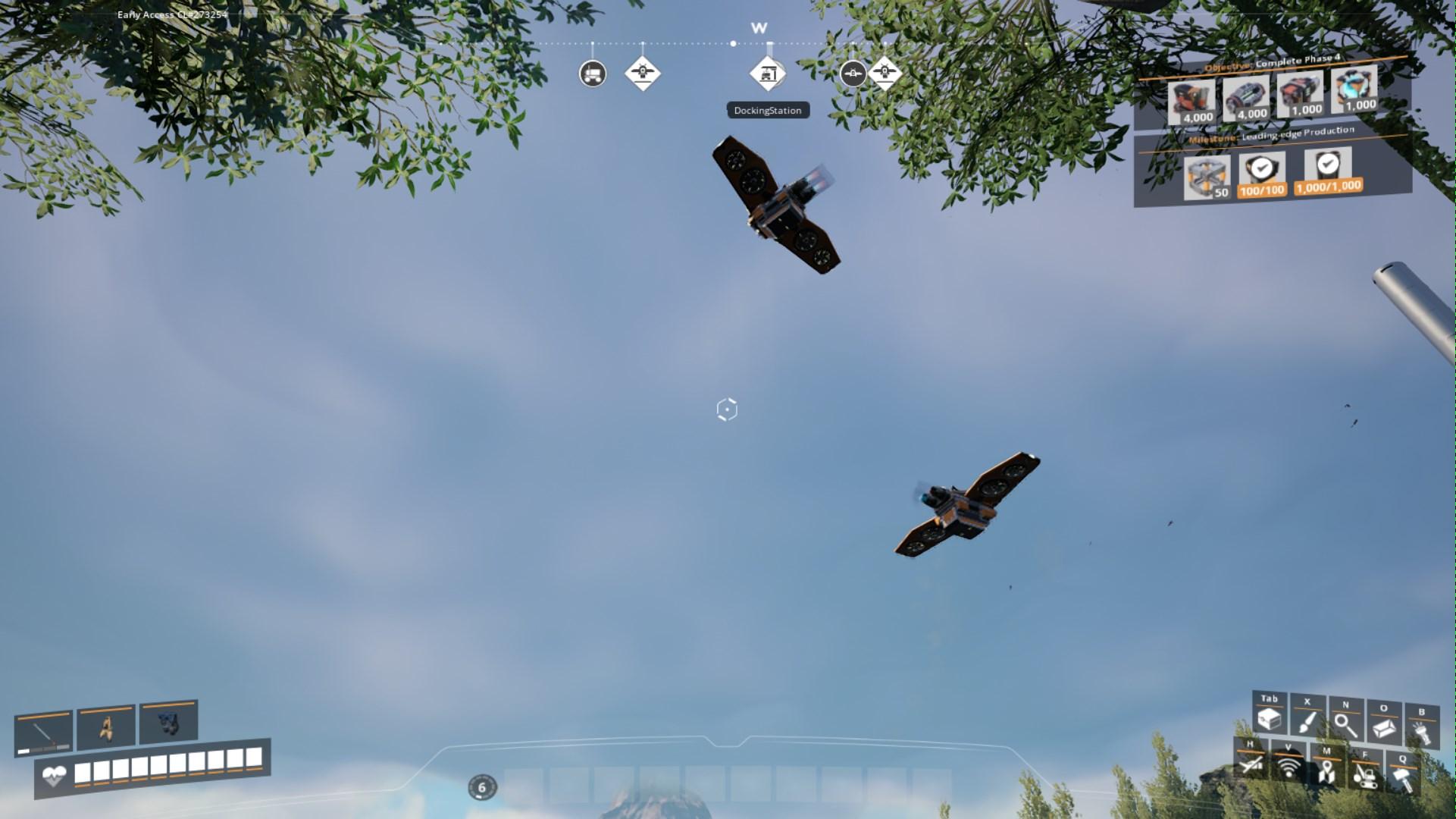Select the drone icon left of the compass center
1456x819 pixels.
pyautogui.click(x=643, y=74)
